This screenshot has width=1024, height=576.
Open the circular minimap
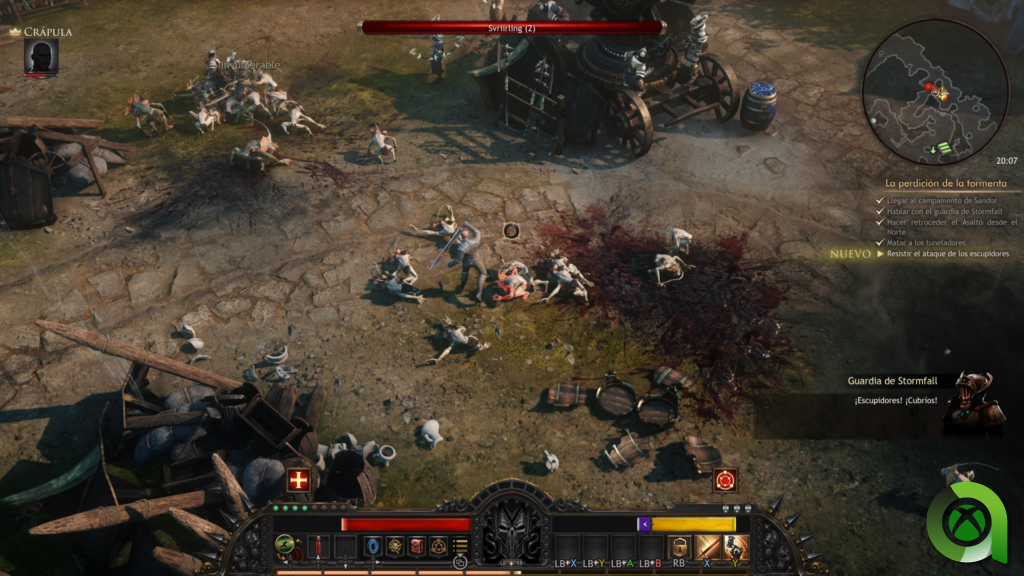click(935, 92)
